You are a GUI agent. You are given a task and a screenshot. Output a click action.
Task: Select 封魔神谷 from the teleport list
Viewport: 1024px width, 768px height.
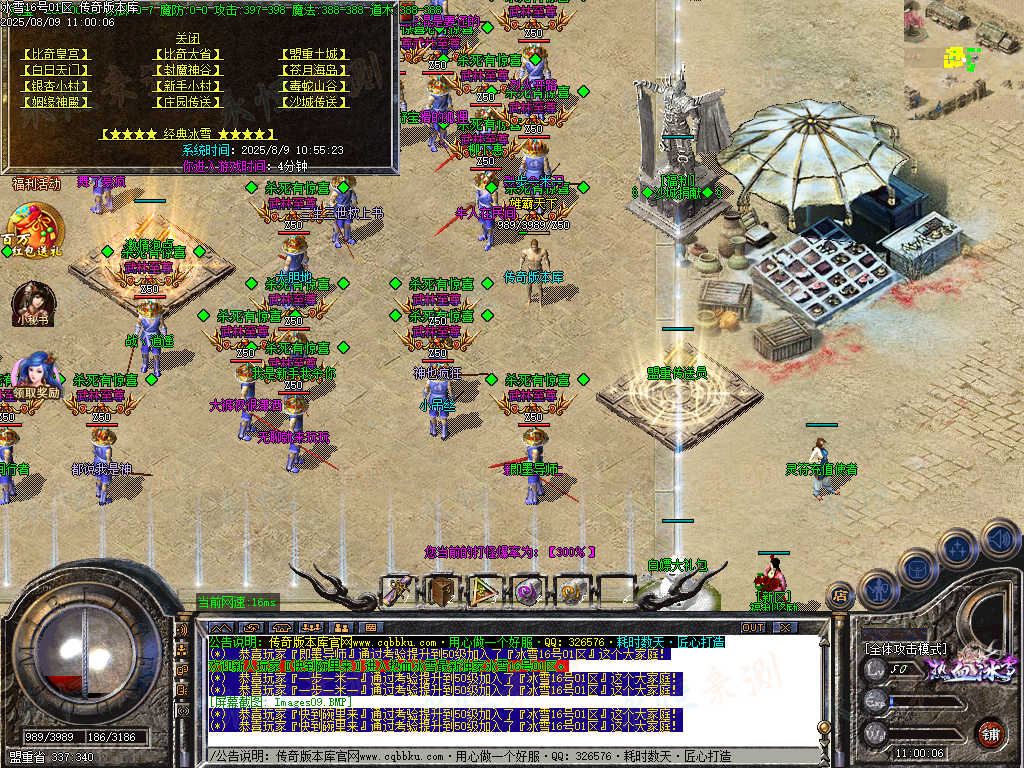(x=187, y=70)
